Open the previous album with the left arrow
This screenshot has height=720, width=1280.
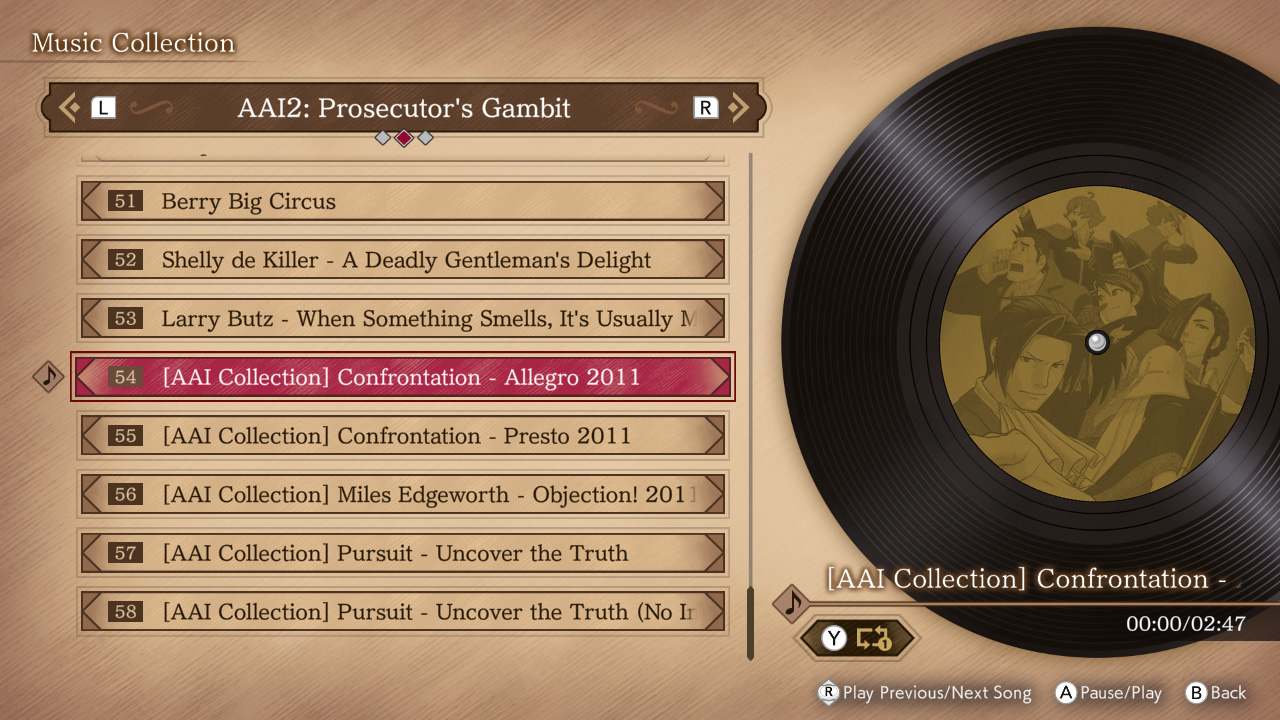(x=68, y=107)
